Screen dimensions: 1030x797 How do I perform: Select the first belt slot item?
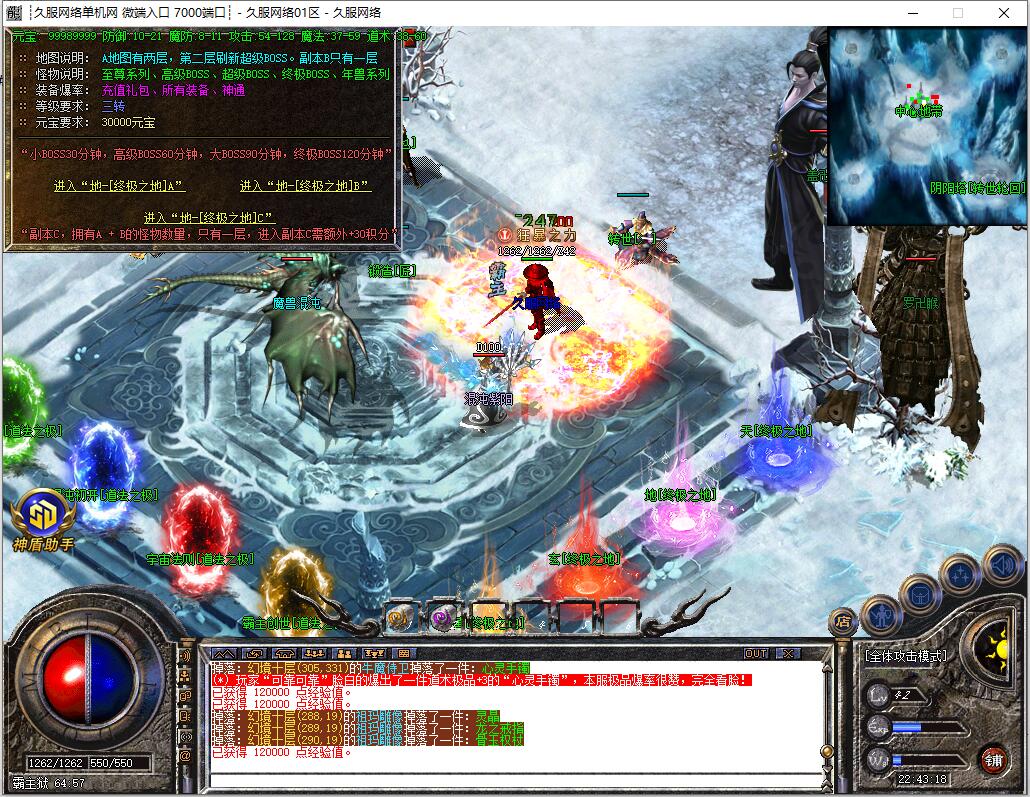click(x=400, y=618)
